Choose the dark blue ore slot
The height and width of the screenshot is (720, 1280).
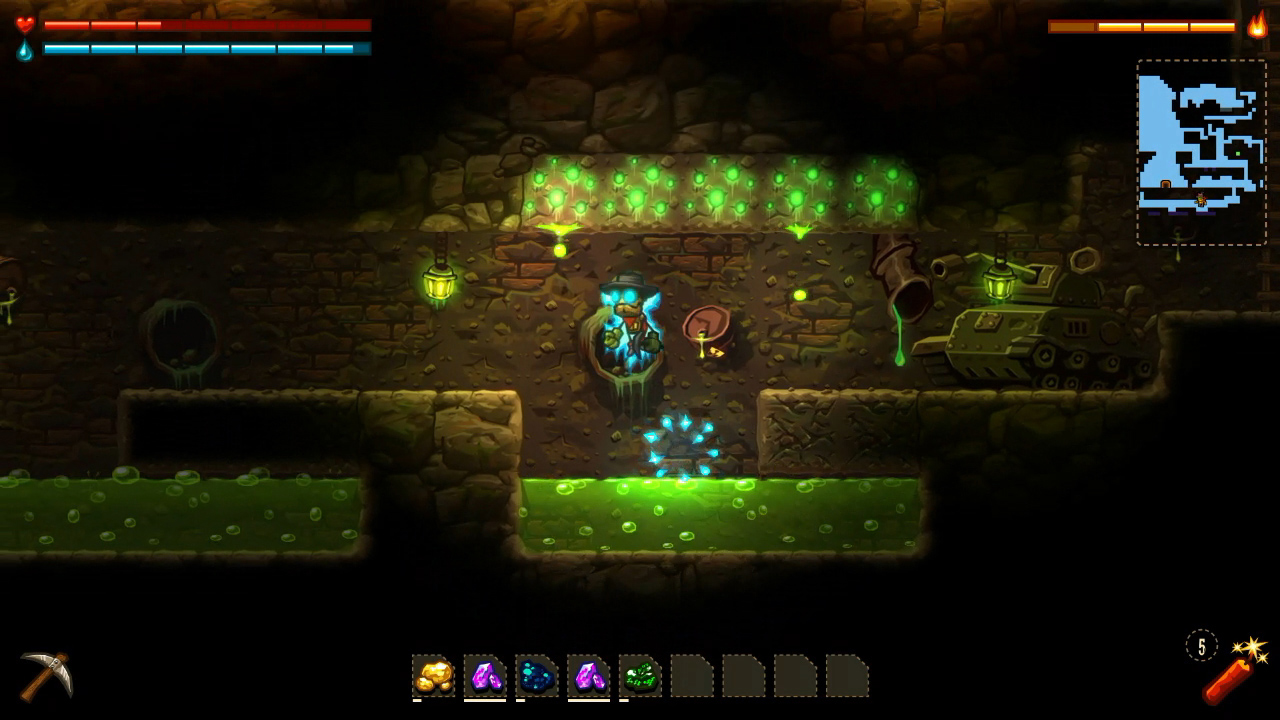(x=537, y=676)
